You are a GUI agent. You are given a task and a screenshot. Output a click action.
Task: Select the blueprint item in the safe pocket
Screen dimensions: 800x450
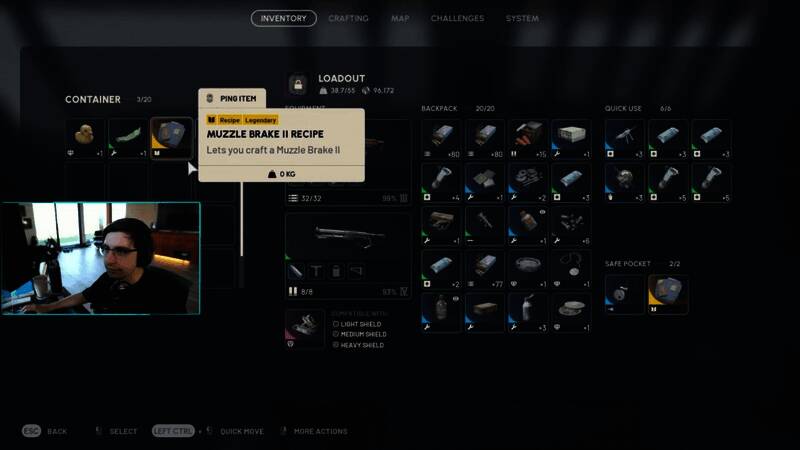(x=668, y=294)
